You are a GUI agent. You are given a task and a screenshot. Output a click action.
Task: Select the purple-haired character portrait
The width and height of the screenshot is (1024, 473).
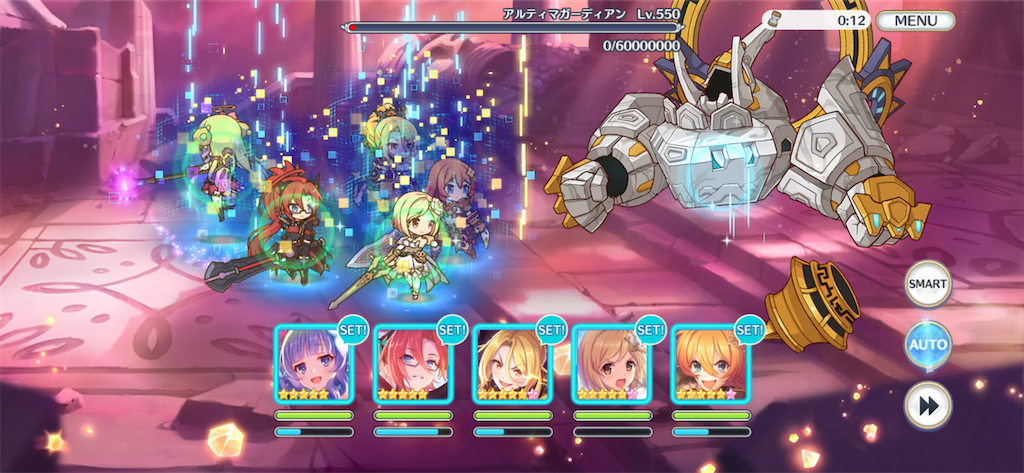(x=314, y=364)
